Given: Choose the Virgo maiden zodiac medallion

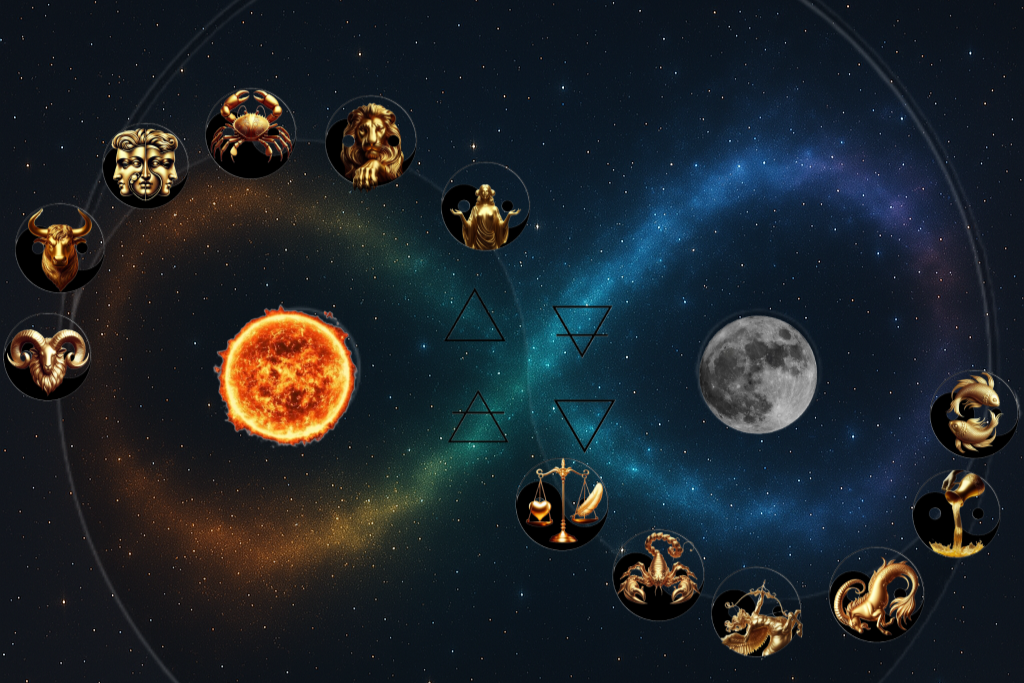Looking at the screenshot, I should (485, 206).
